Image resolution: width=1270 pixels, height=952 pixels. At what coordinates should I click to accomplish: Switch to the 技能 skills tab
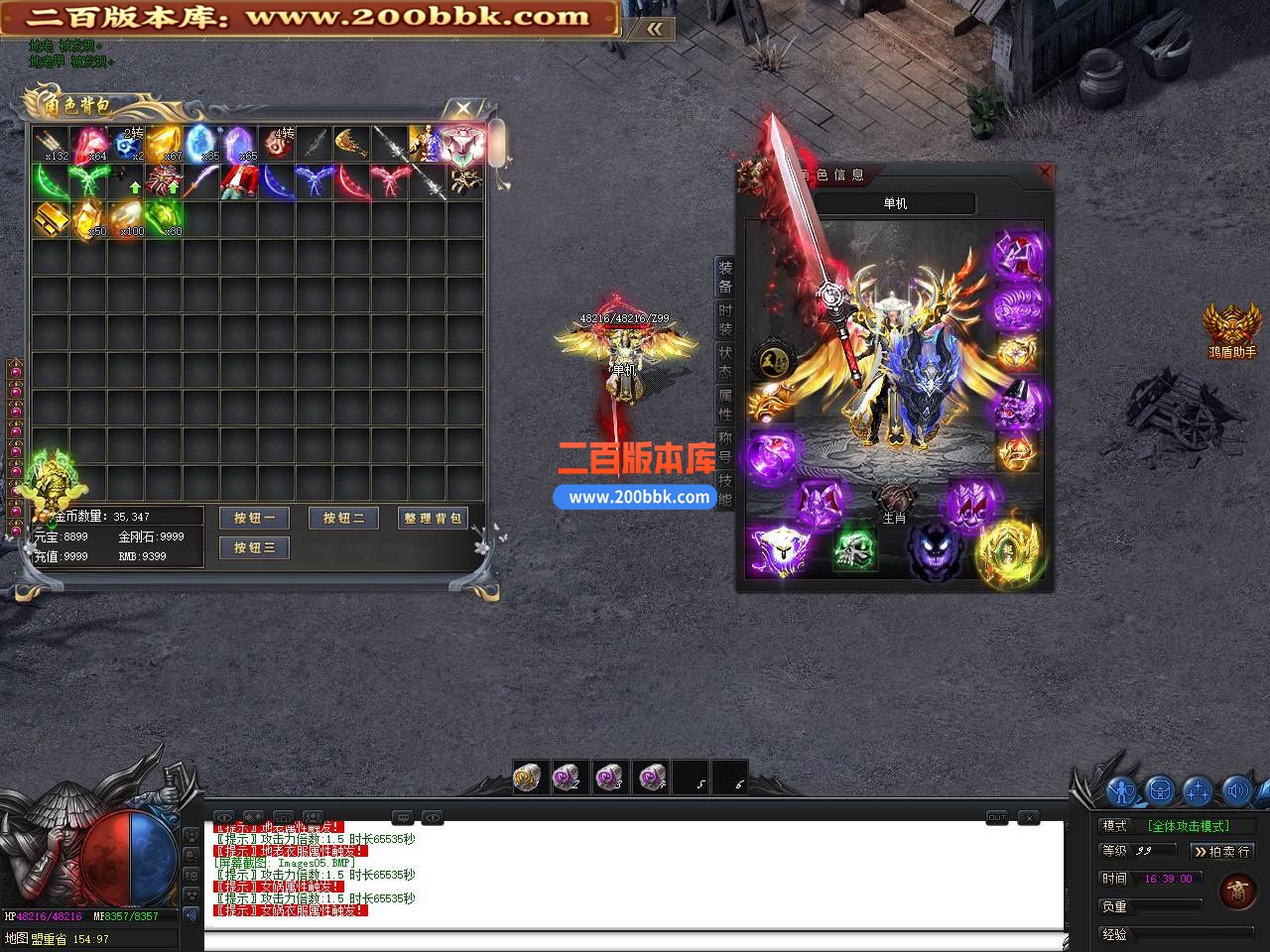pyautogui.click(x=725, y=490)
